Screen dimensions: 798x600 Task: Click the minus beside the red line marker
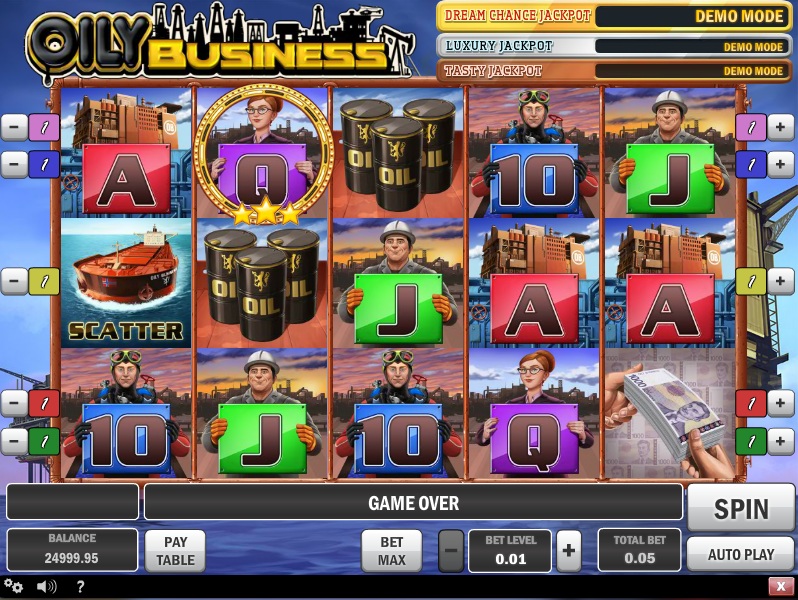click(x=14, y=403)
